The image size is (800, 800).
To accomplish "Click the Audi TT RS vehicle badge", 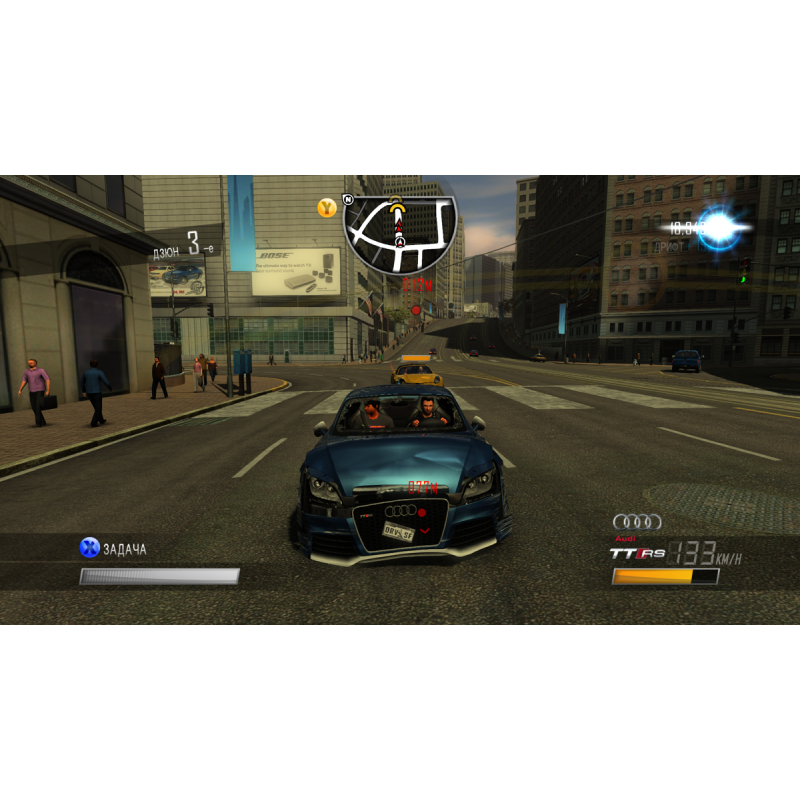I will tap(637, 552).
